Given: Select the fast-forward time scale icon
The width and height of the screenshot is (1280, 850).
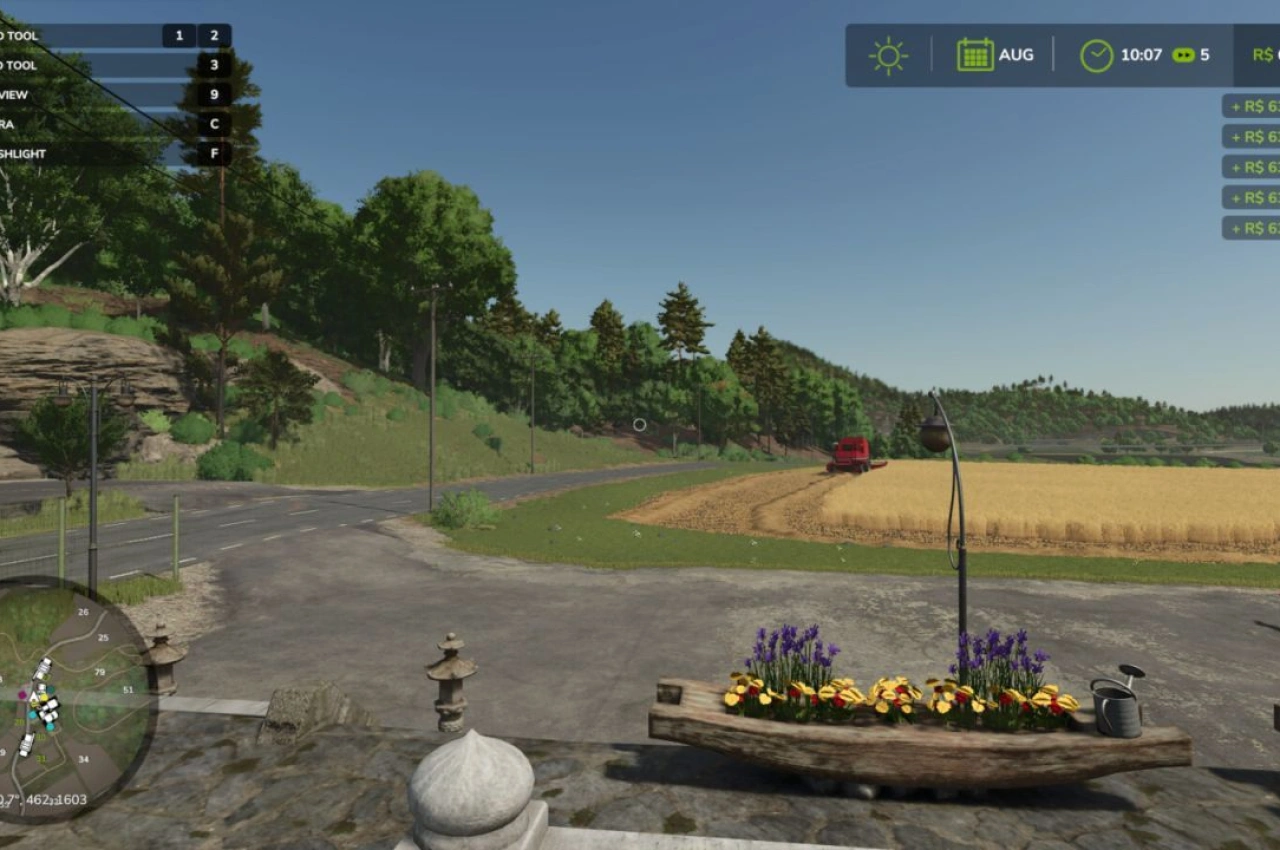Looking at the screenshot, I should coord(1183,54).
